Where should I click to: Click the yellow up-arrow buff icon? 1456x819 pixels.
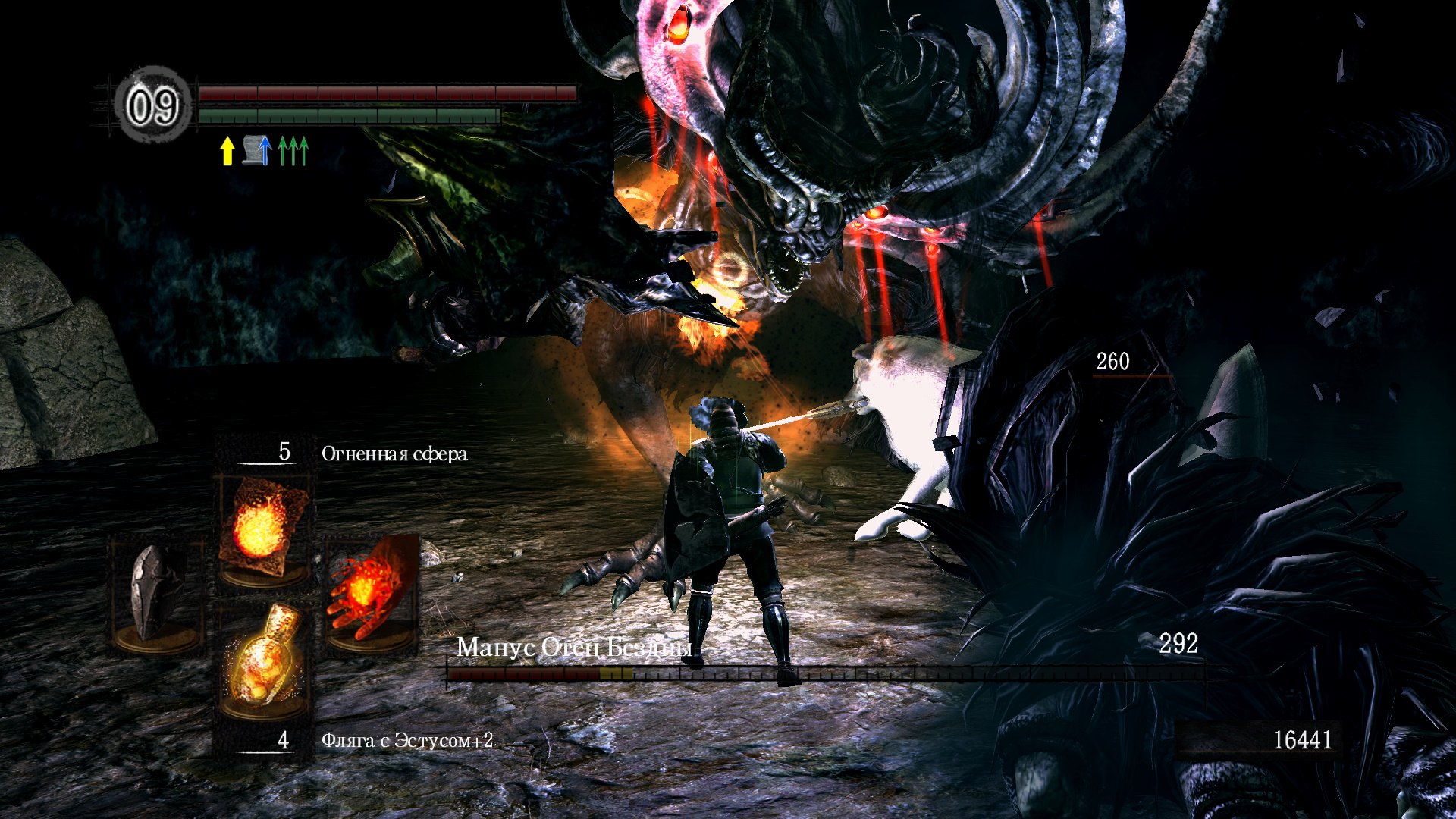tap(227, 150)
